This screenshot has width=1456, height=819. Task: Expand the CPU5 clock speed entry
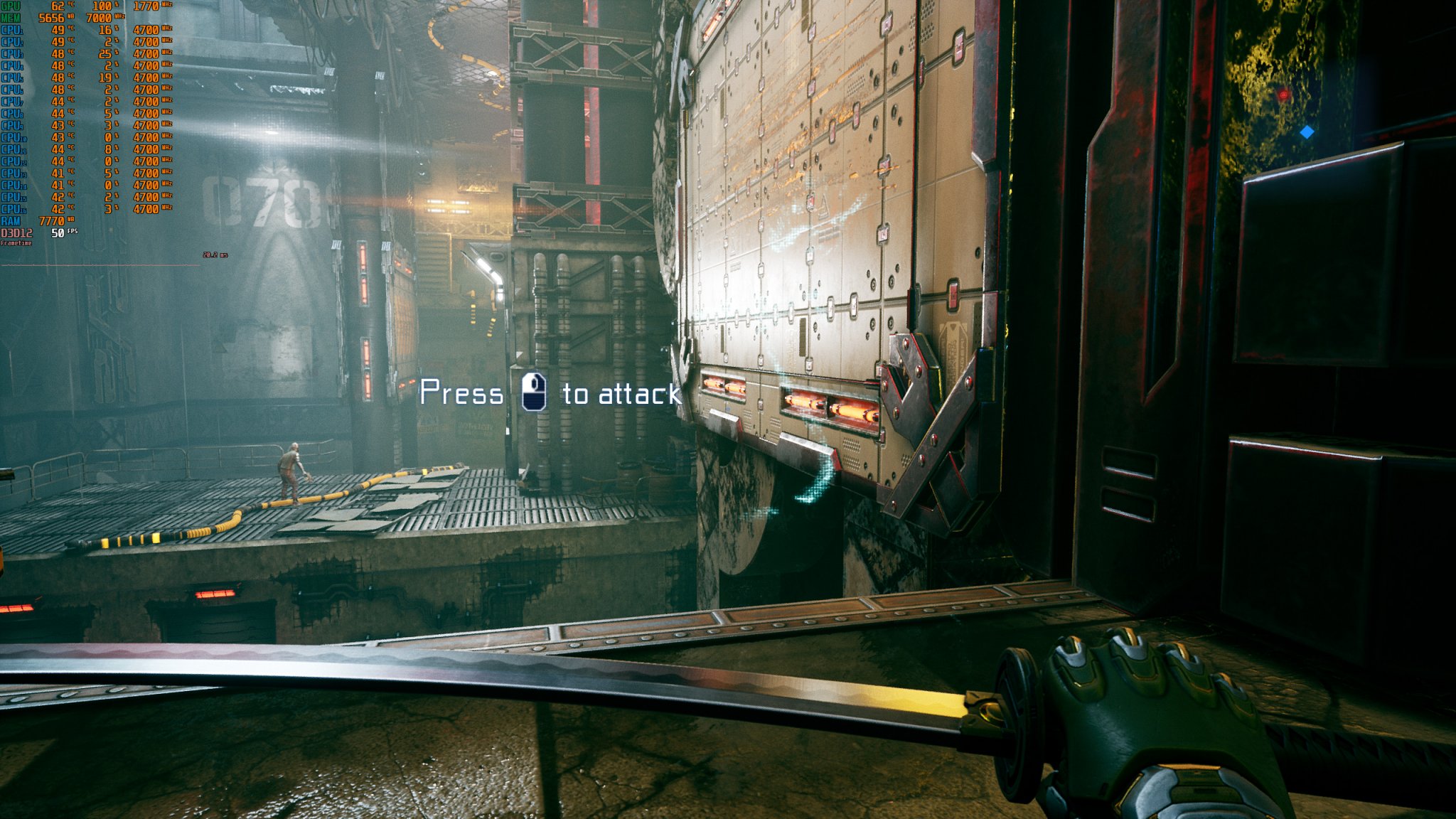point(146,76)
